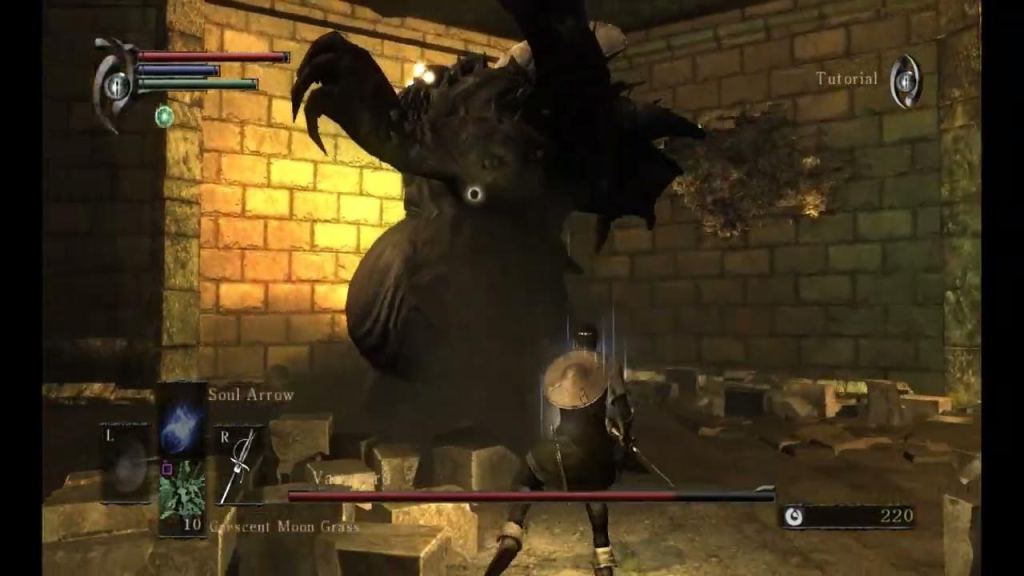
Task: Click the Tutorial emblem icon
Action: coord(905,80)
